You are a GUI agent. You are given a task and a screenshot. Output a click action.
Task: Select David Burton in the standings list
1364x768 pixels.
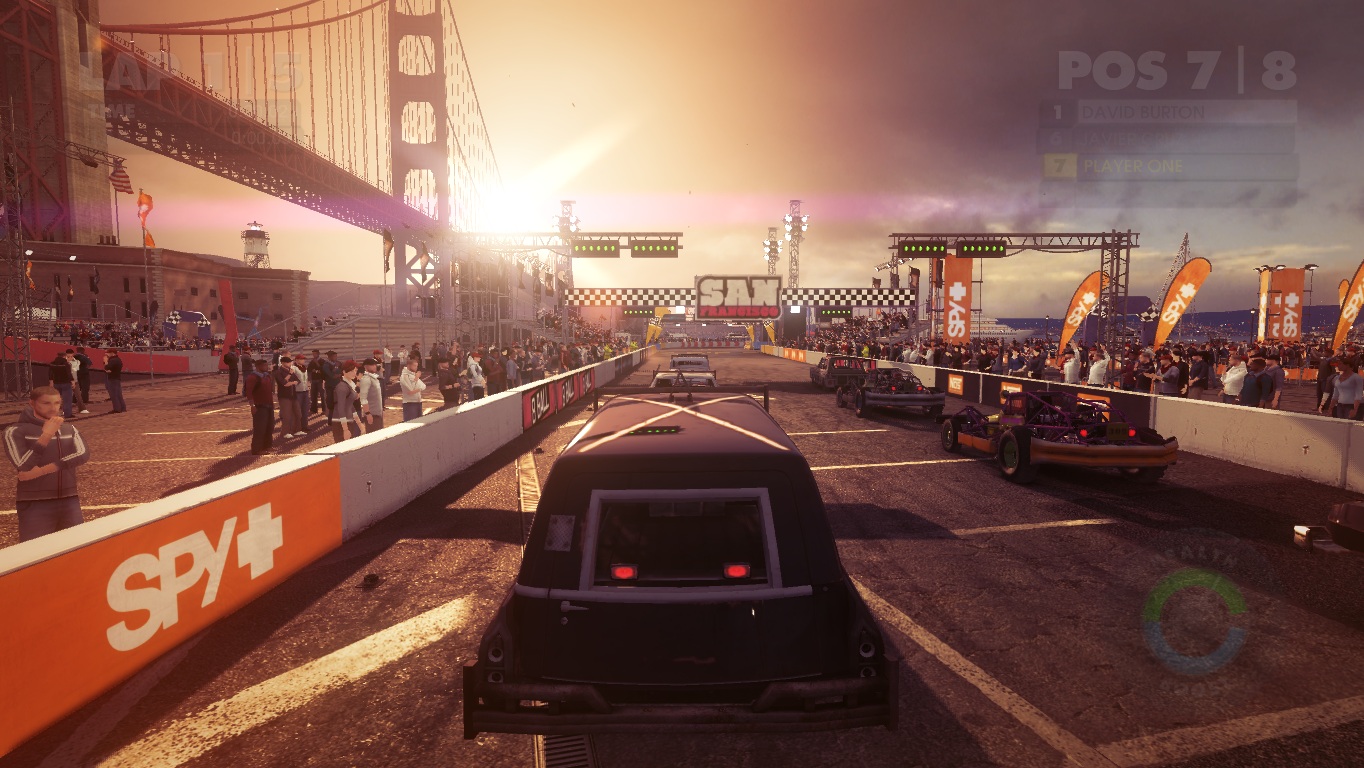[1168, 111]
